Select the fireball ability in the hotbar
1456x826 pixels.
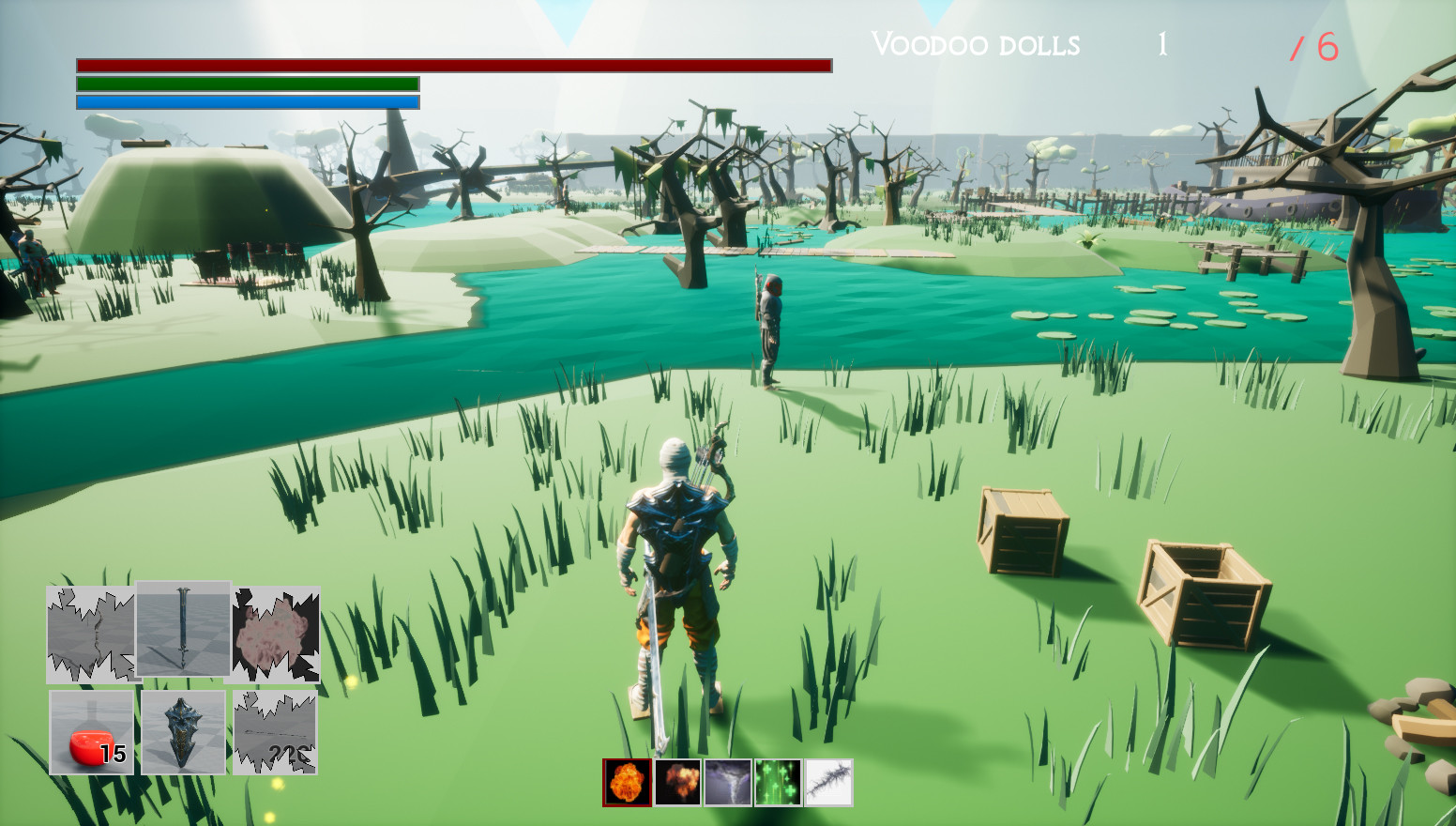point(627,781)
